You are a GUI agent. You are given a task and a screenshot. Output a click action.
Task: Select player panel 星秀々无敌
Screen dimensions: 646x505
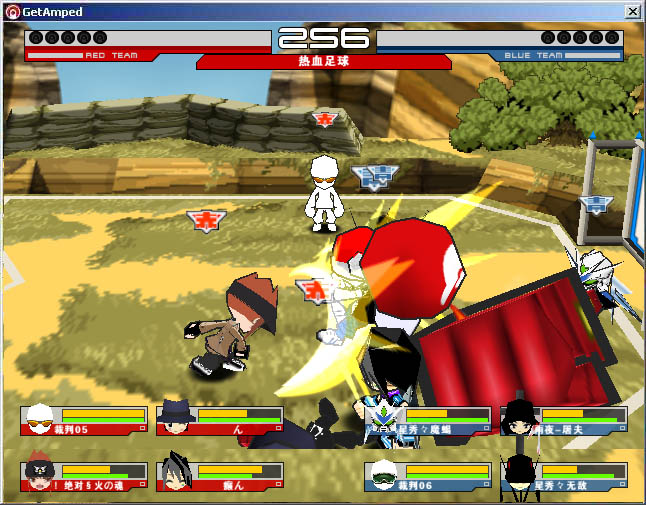(564, 476)
